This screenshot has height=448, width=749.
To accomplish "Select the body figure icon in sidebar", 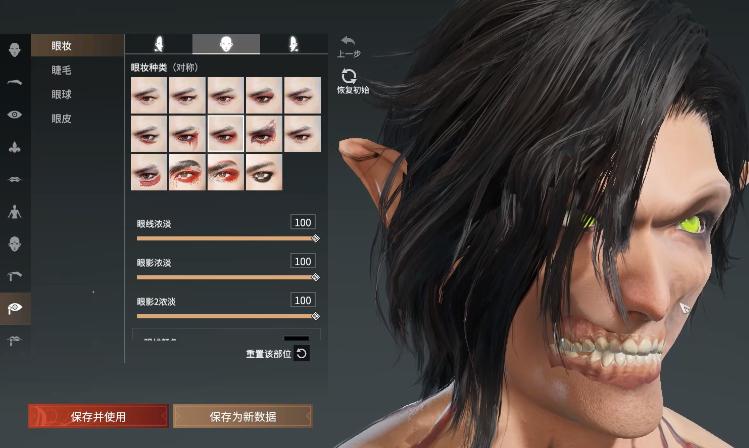I will pos(15,212).
